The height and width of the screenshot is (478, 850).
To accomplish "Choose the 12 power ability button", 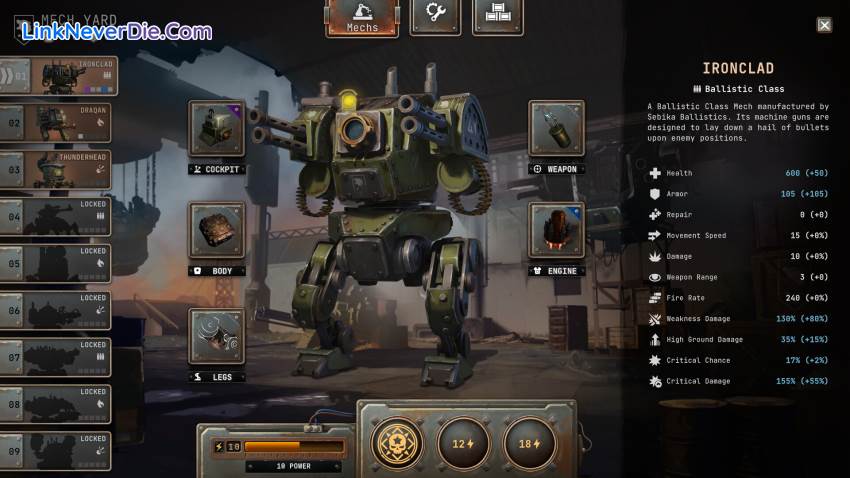I will (463, 442).
